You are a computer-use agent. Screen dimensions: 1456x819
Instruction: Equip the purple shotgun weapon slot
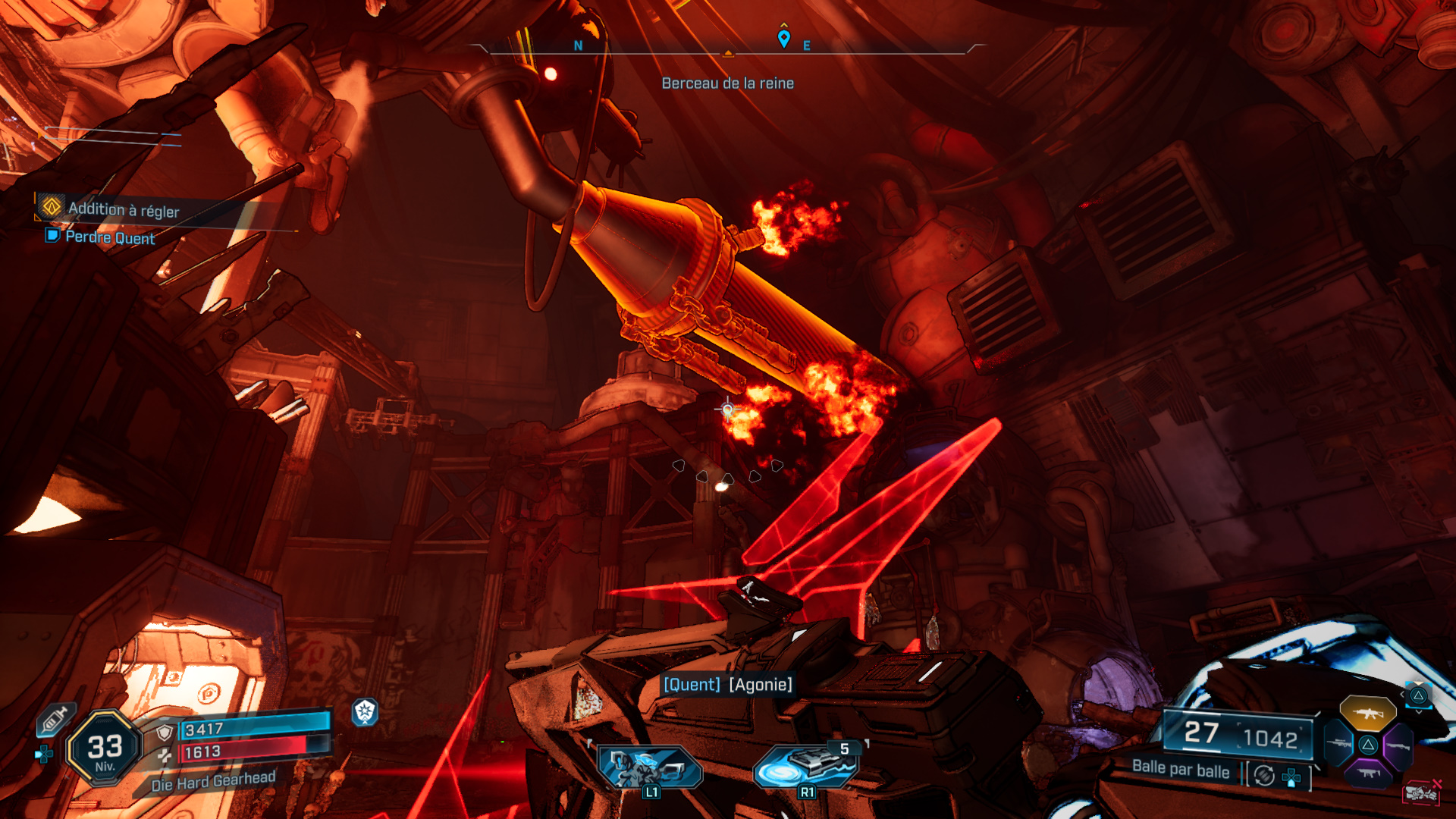(x=1398, y=745)
